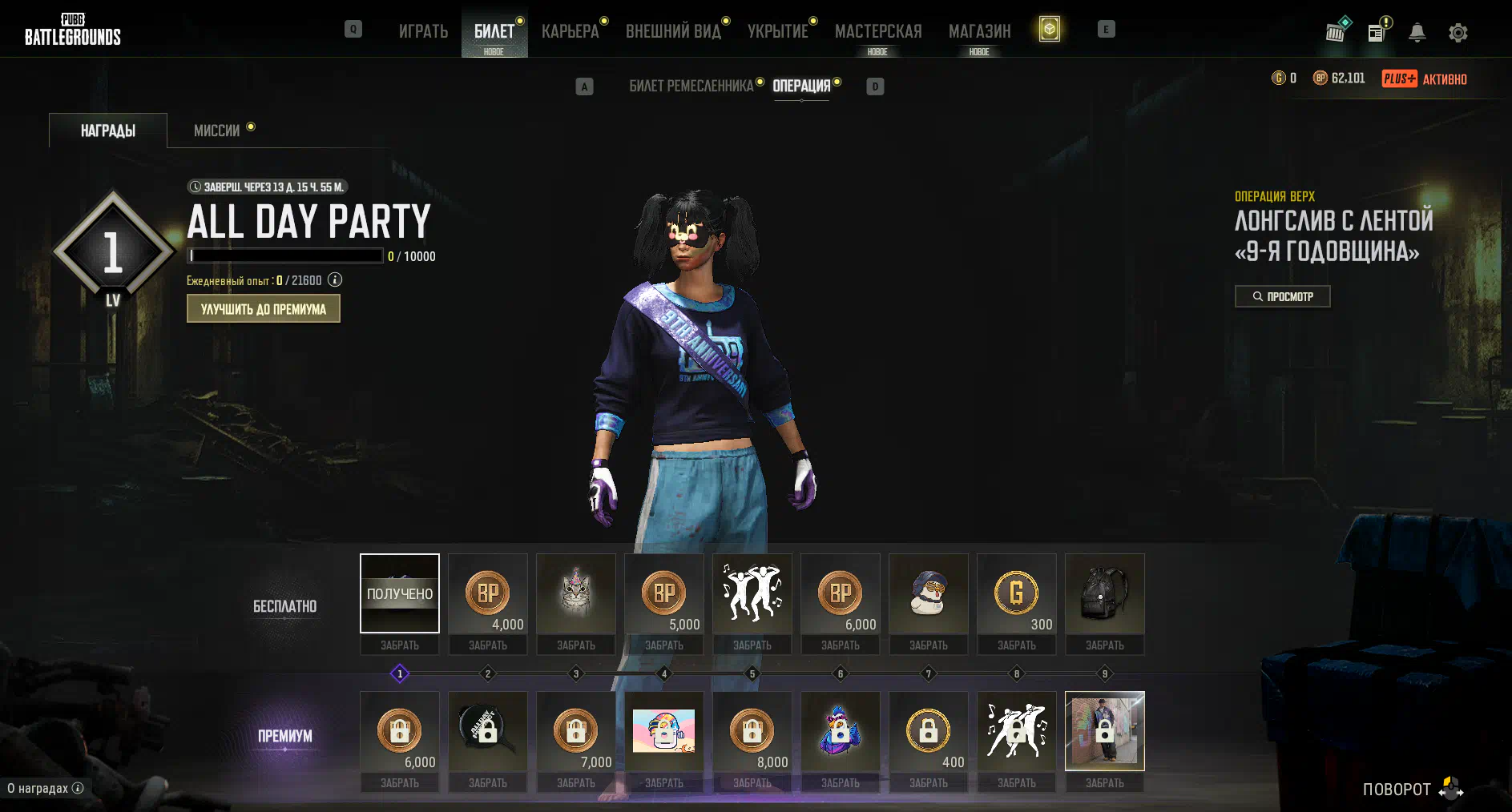1512x812 pixels.
Task: Visit the Магазин store
Action: (x=979, y=31)
